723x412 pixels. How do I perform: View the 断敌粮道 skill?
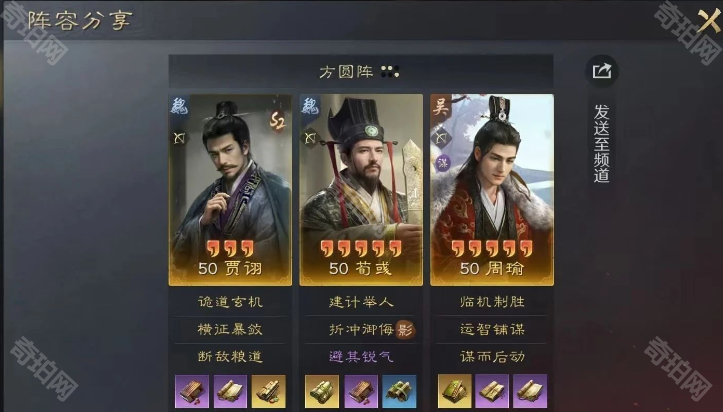click(x=230, y=356)
